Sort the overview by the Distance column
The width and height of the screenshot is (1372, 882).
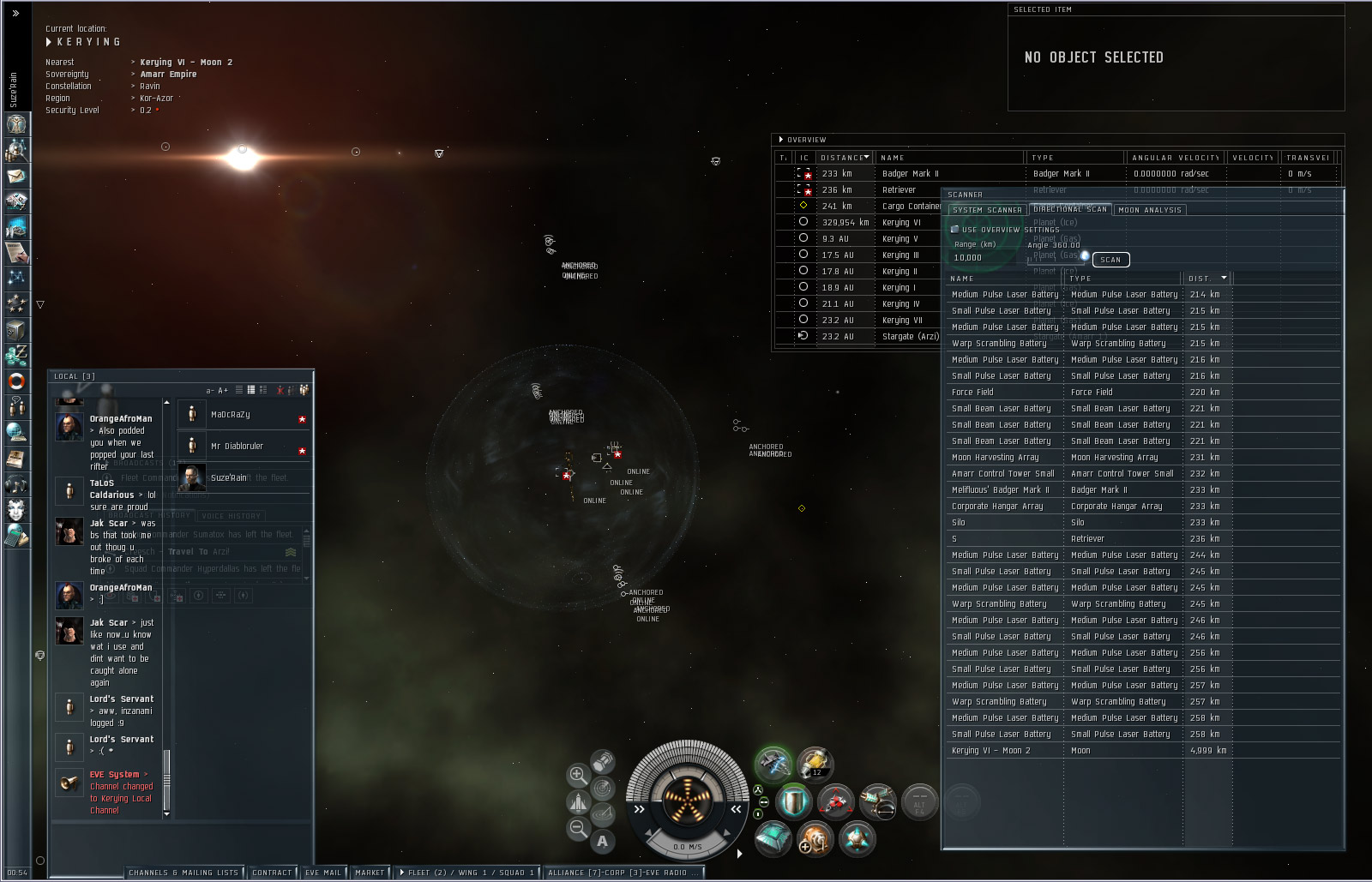844,158
